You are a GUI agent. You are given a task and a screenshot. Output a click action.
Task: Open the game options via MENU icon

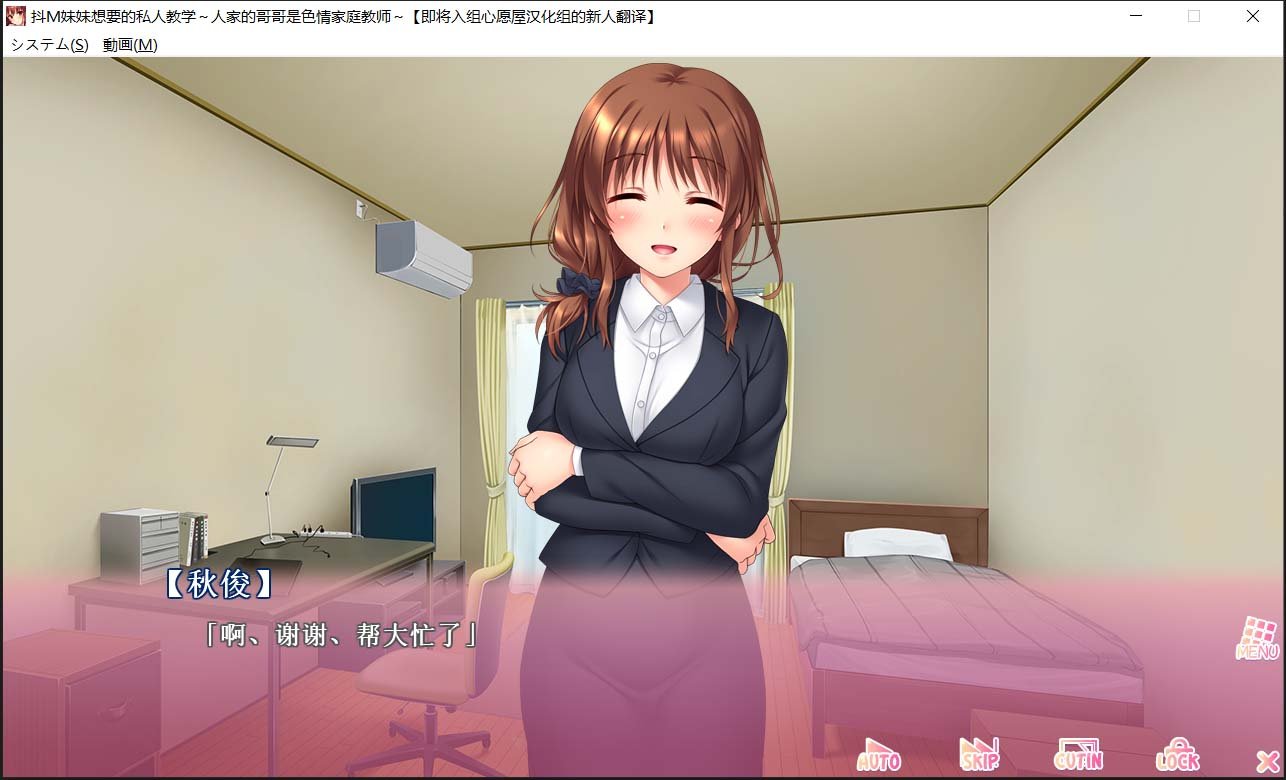(x=1251, y=636)
